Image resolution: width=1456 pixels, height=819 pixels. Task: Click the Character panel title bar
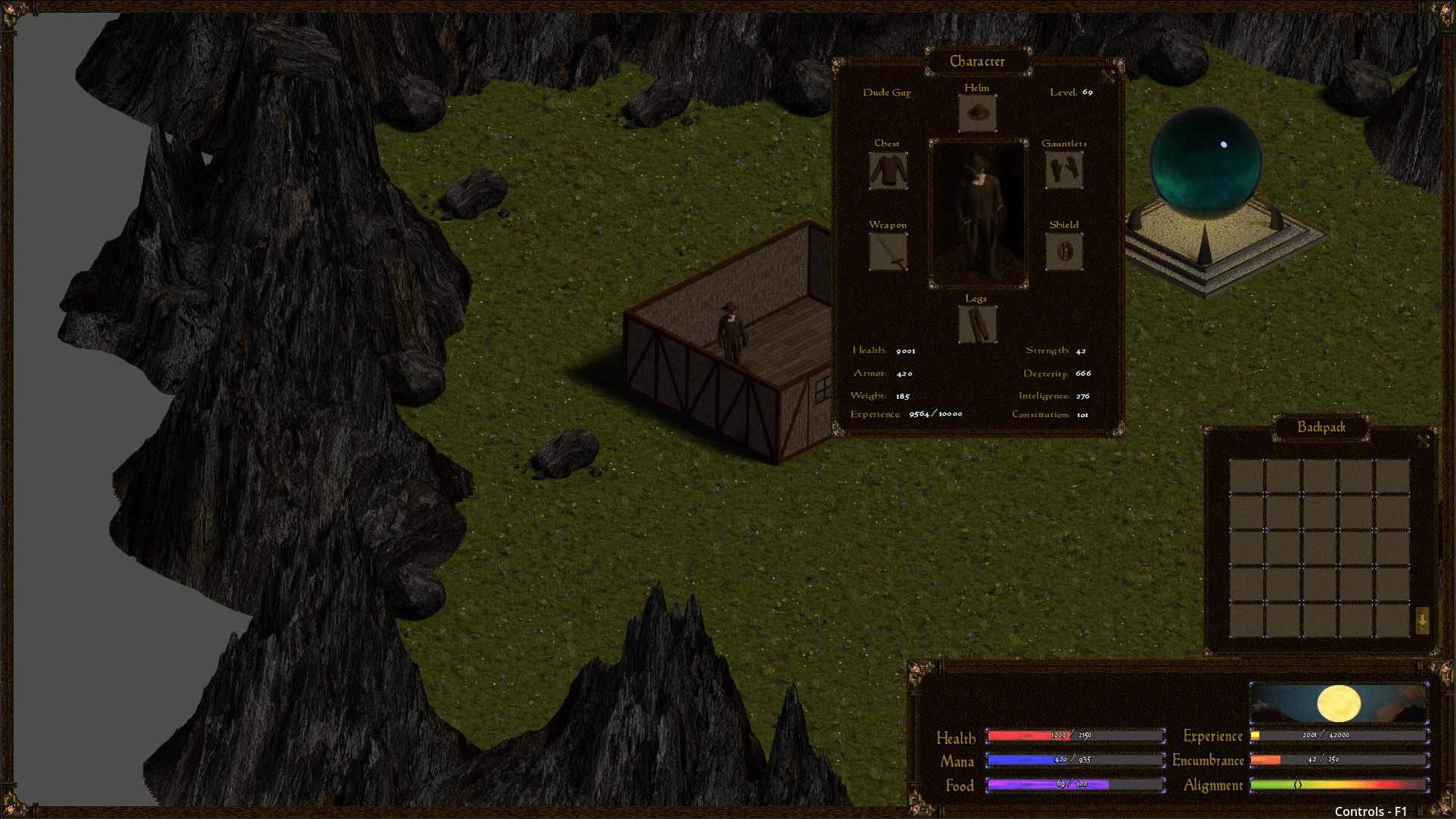point(978,61)
